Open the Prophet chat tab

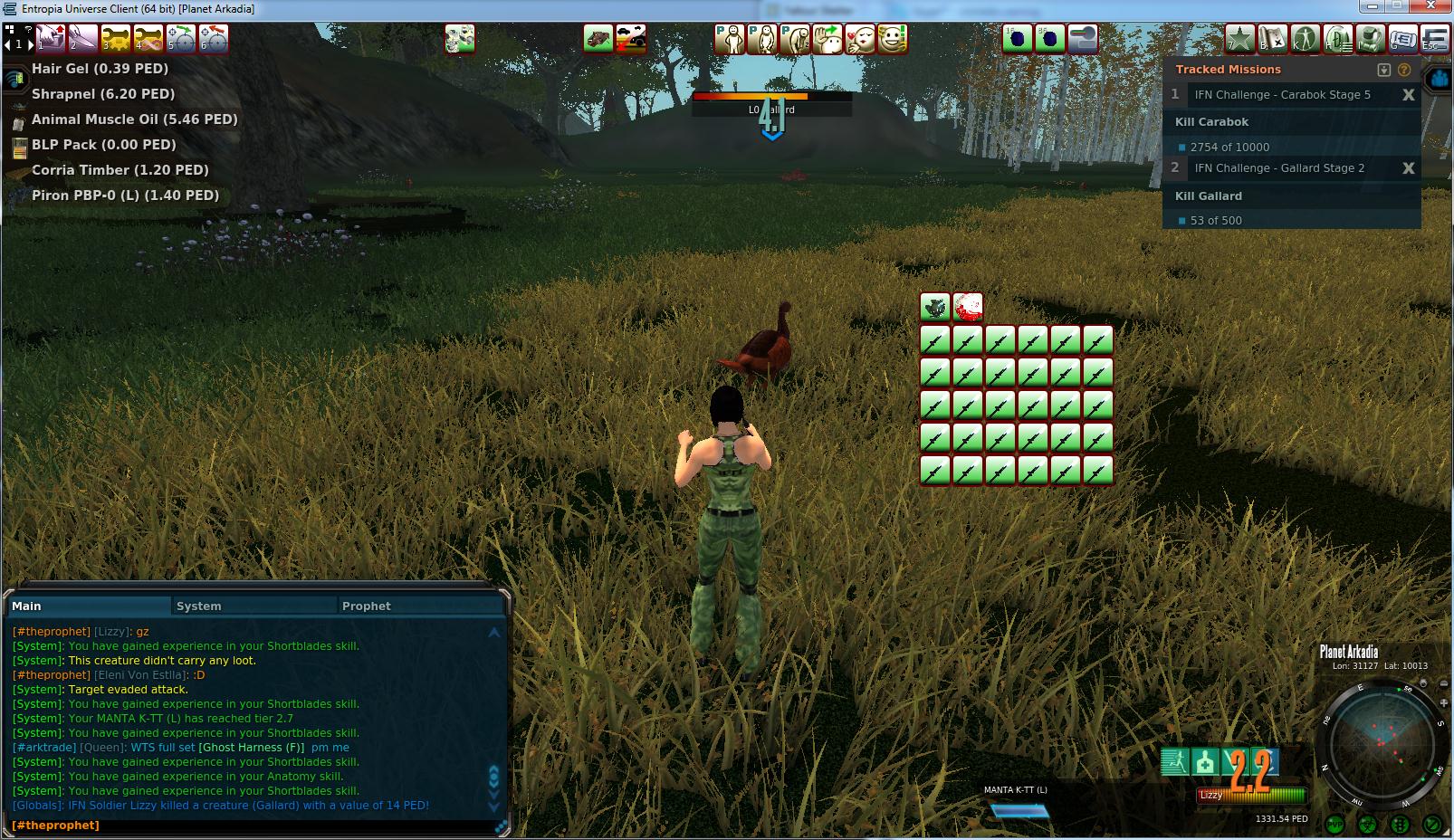click(367, 606)
